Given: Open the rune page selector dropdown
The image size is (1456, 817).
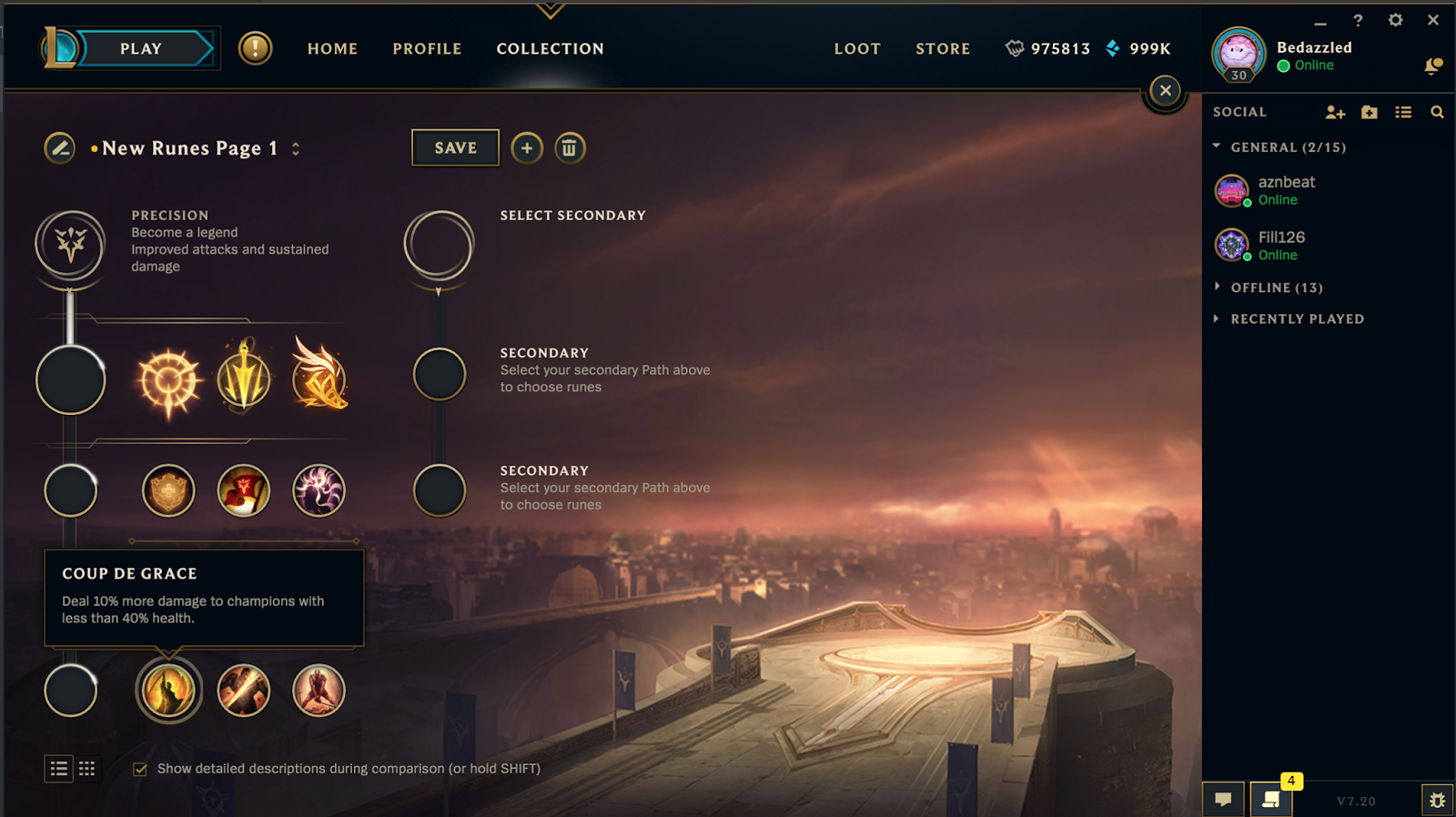Looking at the screenshot, I should (296, 147).
